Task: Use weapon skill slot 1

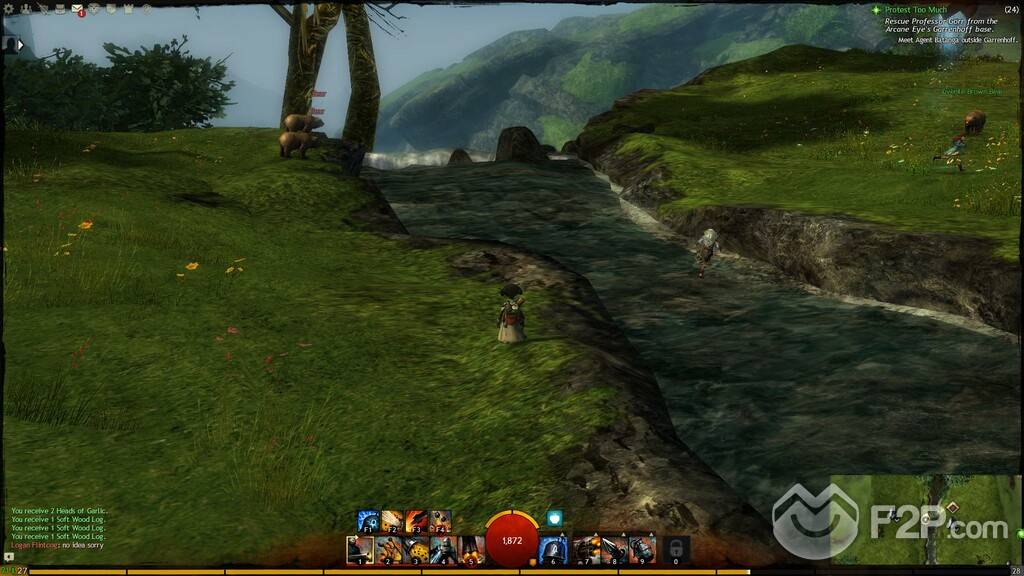Action: [360, 549]
